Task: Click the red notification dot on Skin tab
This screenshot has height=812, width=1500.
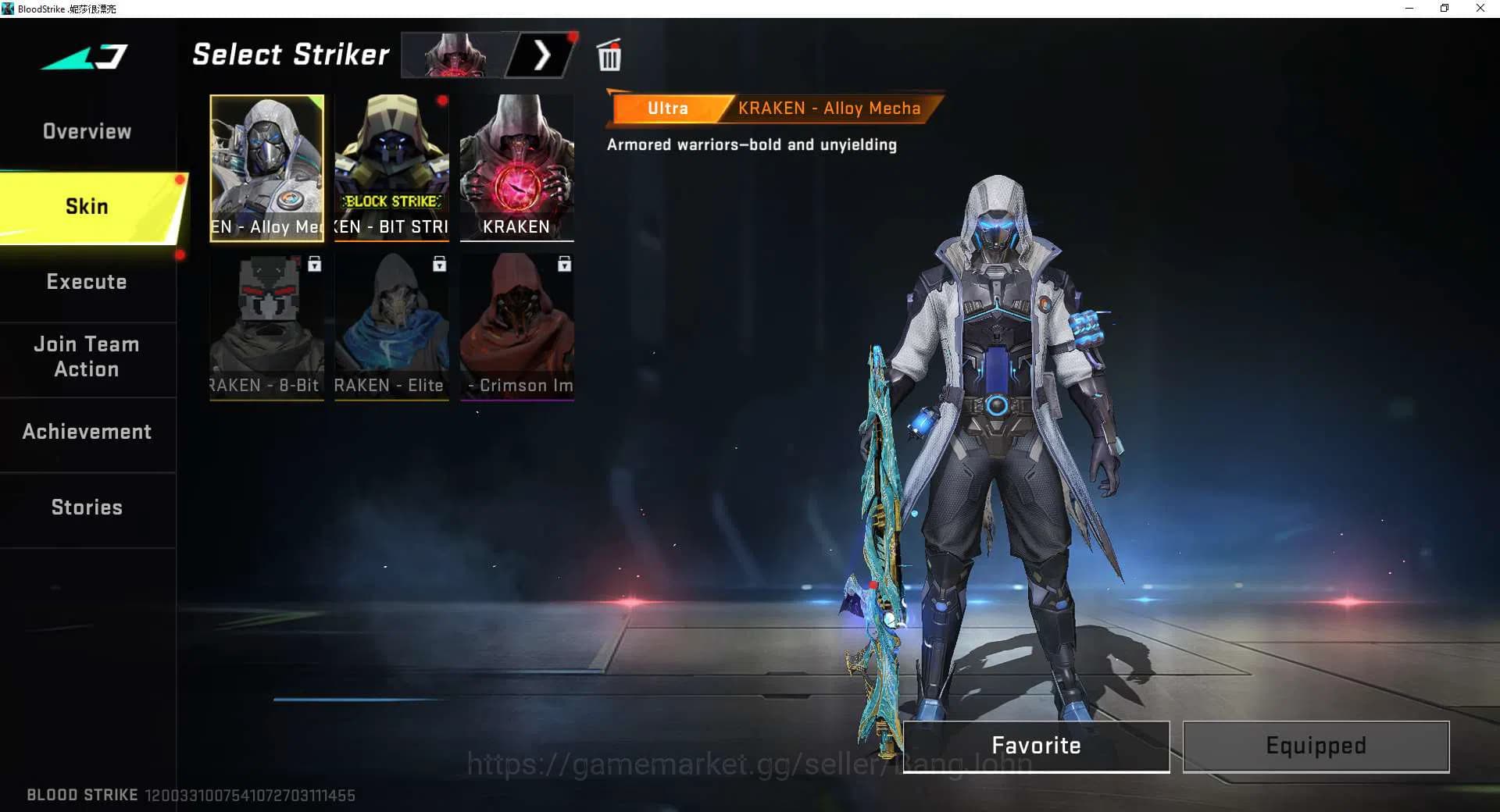Action: (180, 178)
